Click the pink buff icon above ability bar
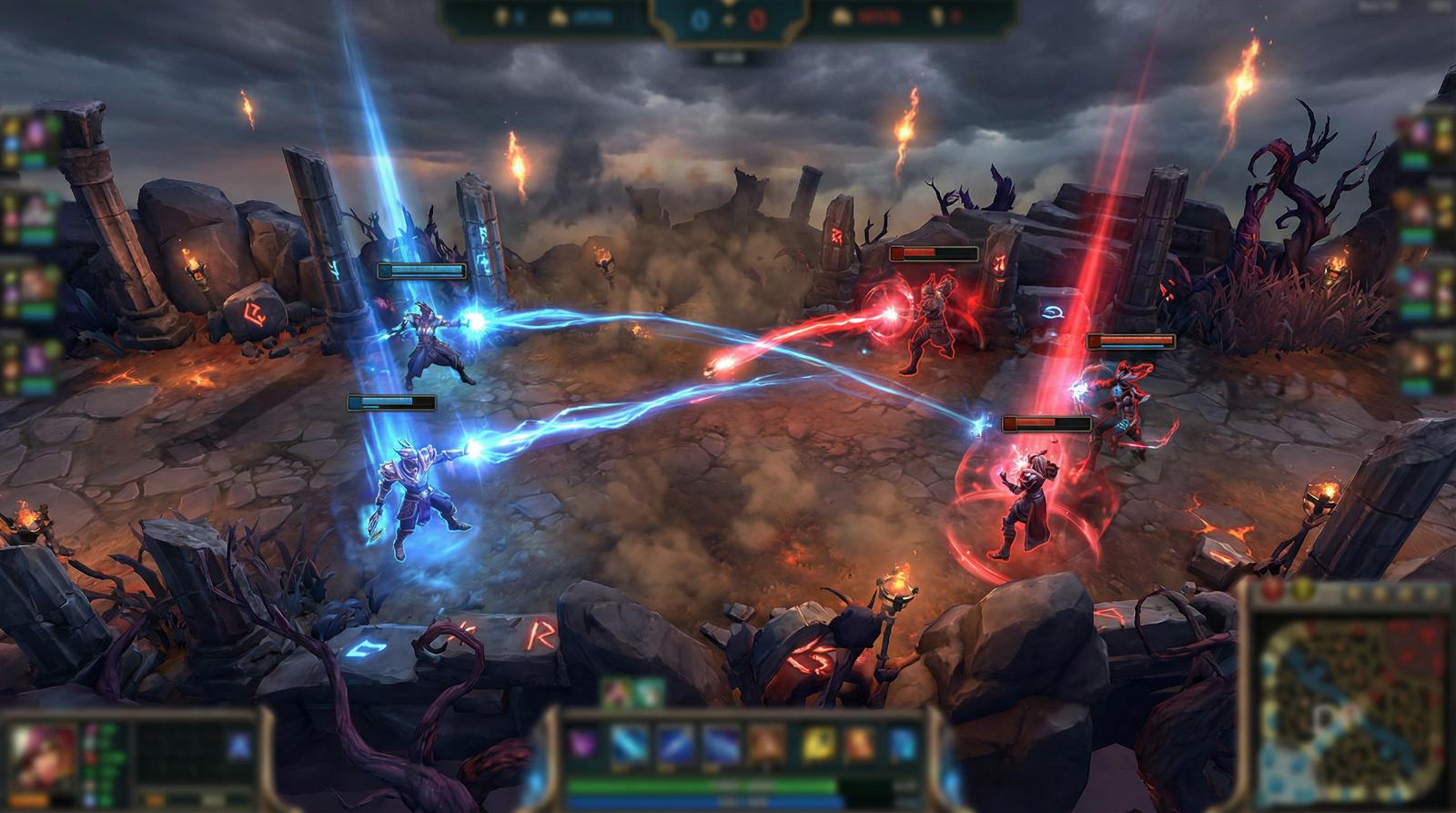Image resolution: width=1456 pixels, height=813 pixels. [618, 694]
